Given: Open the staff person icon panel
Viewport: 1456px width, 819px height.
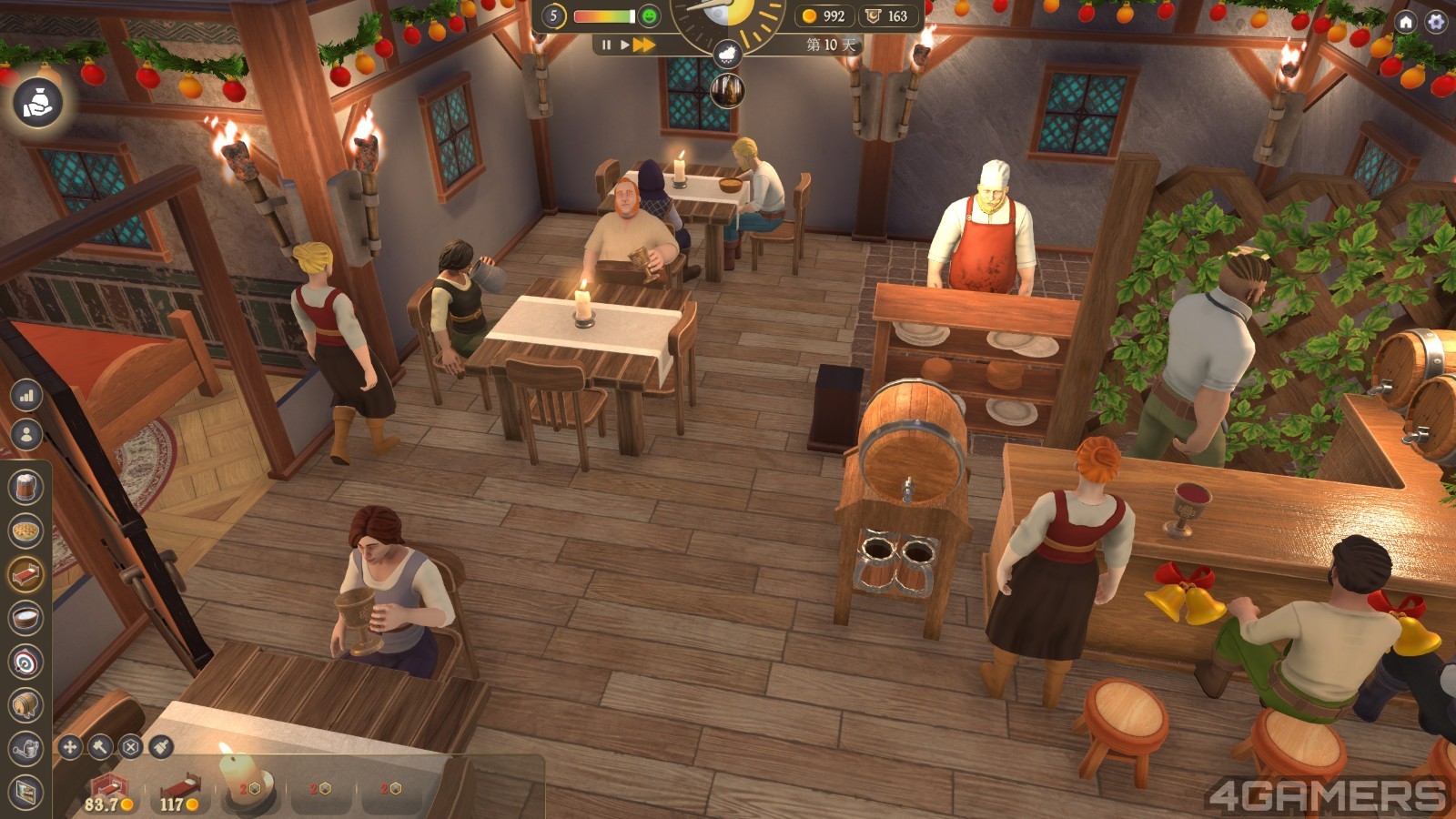Looking at the screenshot, I should 26,435.
